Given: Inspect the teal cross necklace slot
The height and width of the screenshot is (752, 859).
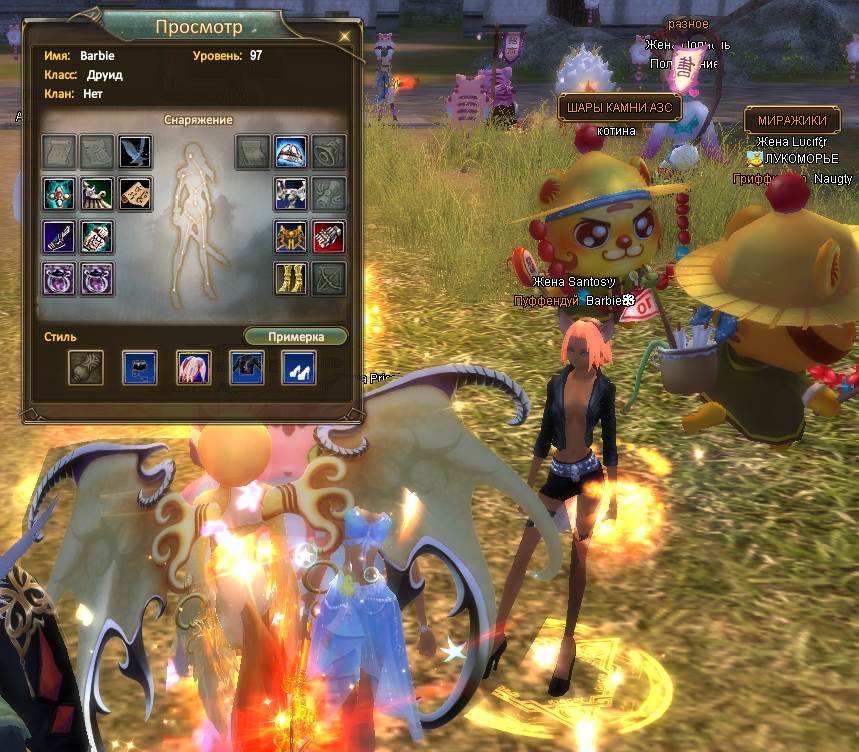Looking at the screenshot, I should (x=59, y=193).
